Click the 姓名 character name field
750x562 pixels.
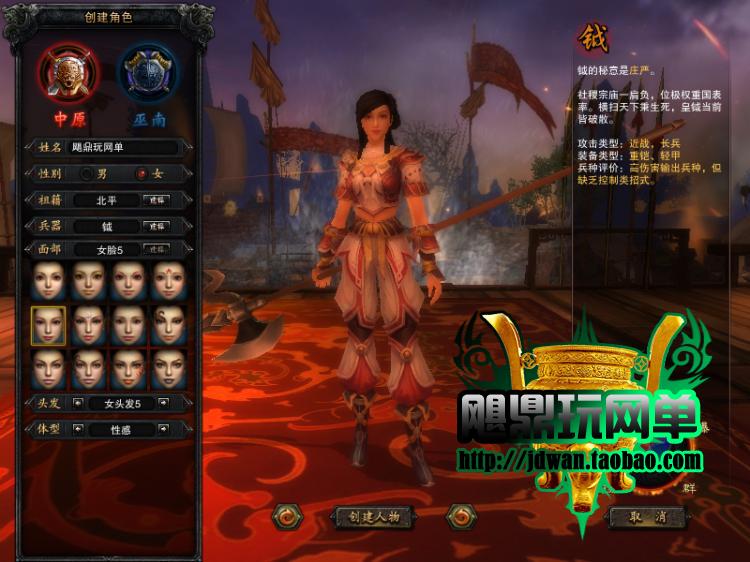(123, 148)
